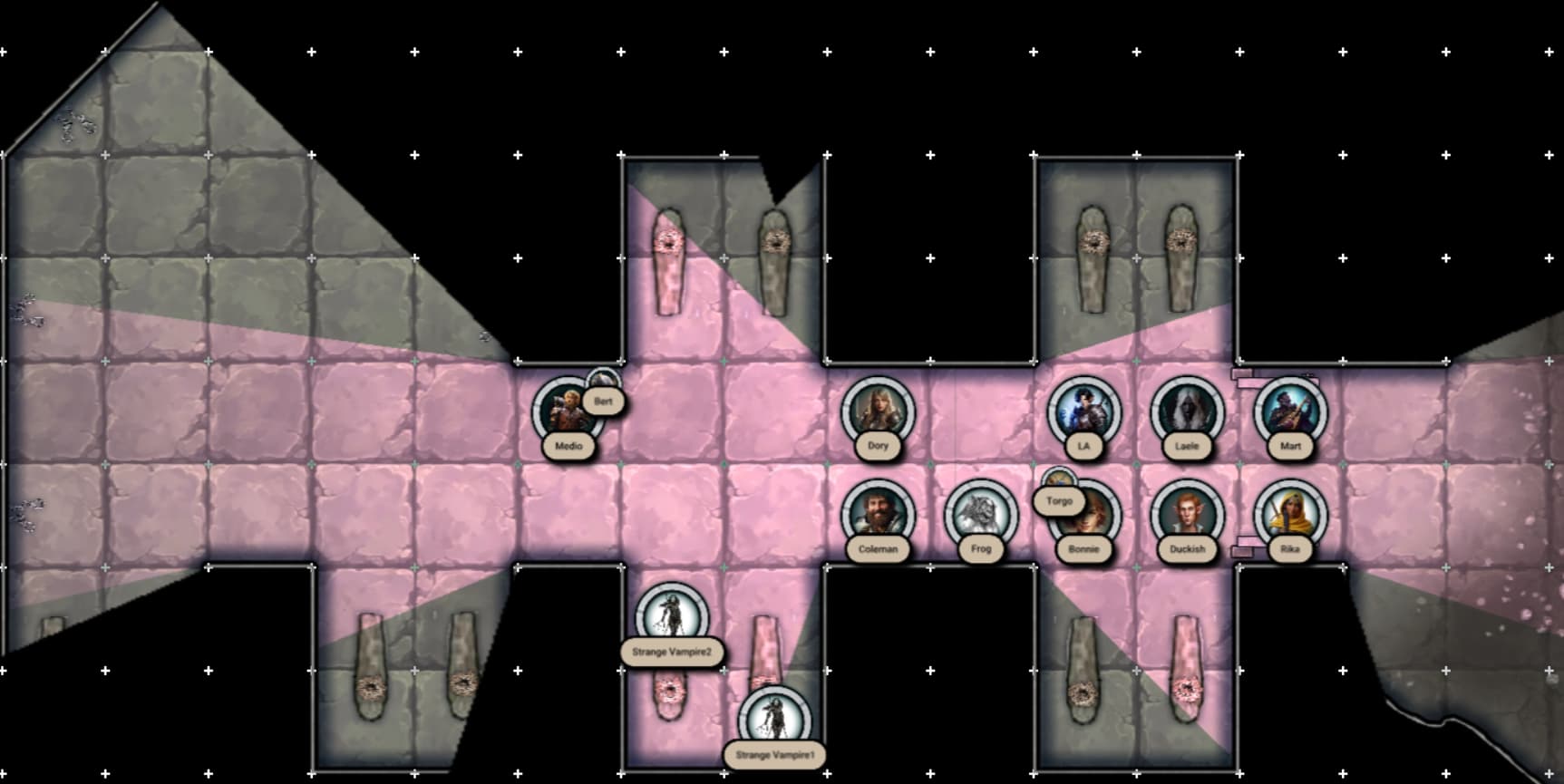Image resolution: width=1564 pixels, height=784 pixels.
Task: Target the Strange Vampire2 enemy token
Action: 672,616
